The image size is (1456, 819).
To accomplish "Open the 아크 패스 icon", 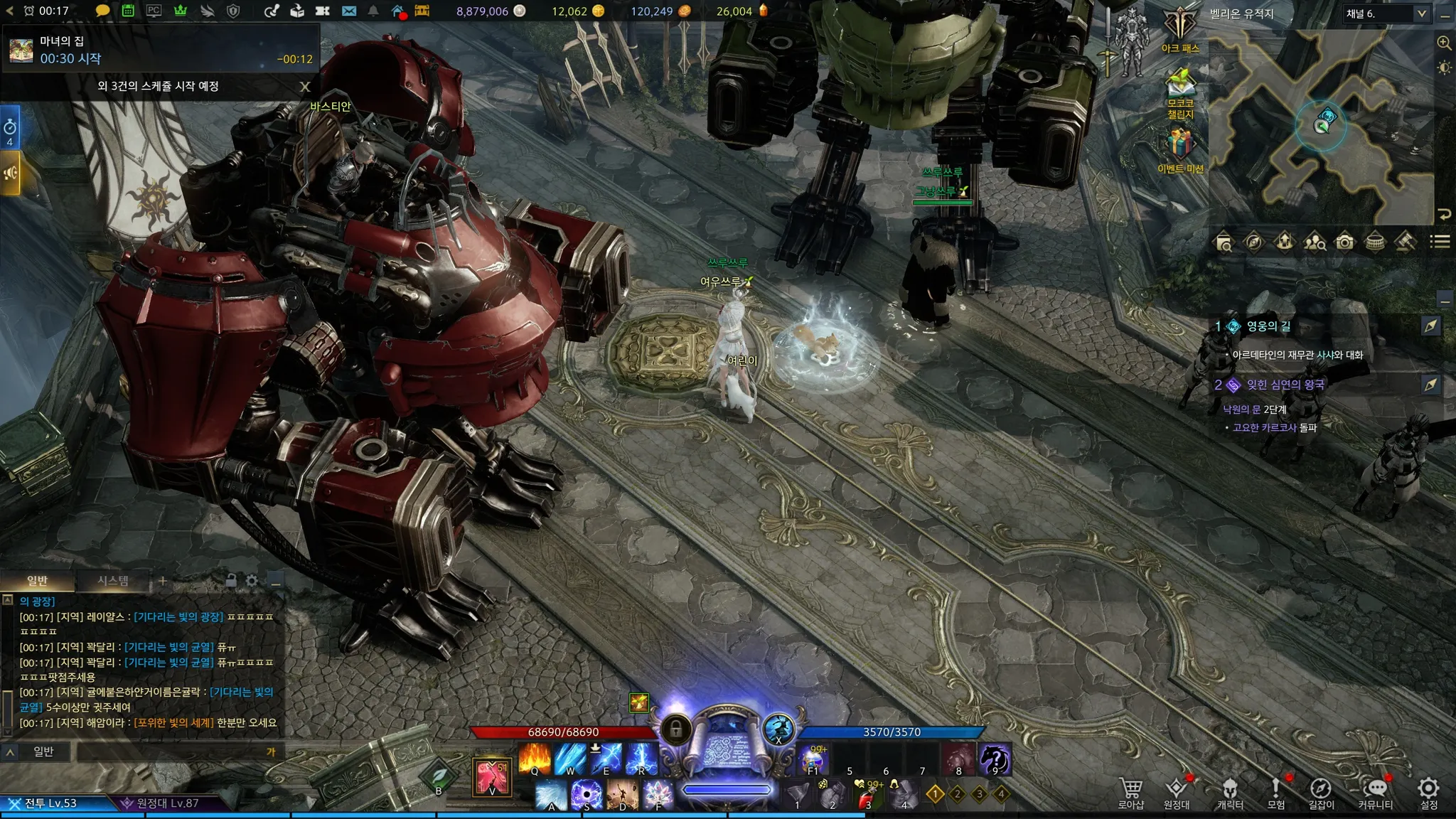I will (1180, 29).
